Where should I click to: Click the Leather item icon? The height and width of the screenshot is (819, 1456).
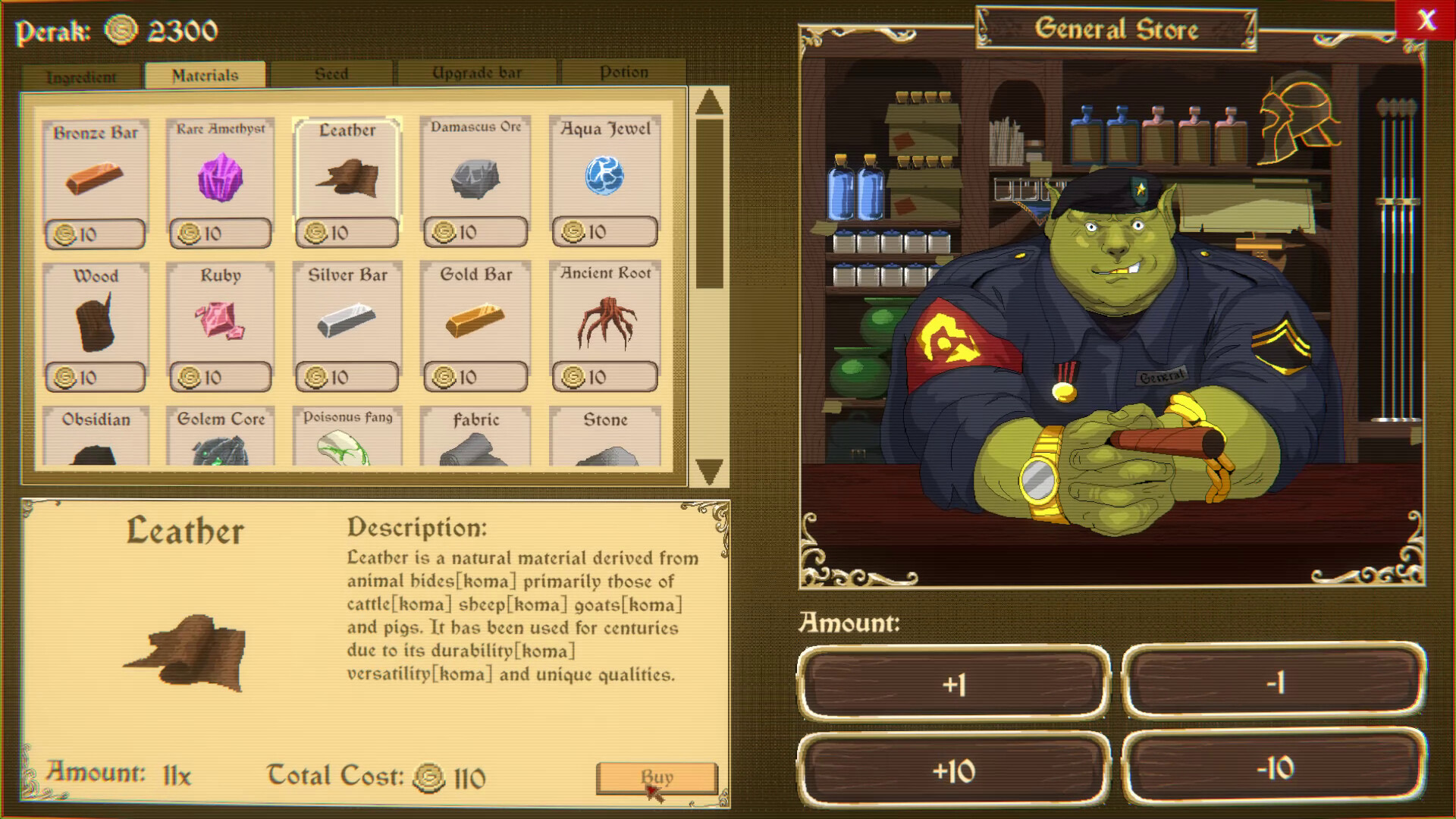pyautogui.click(x=347, y=174)
